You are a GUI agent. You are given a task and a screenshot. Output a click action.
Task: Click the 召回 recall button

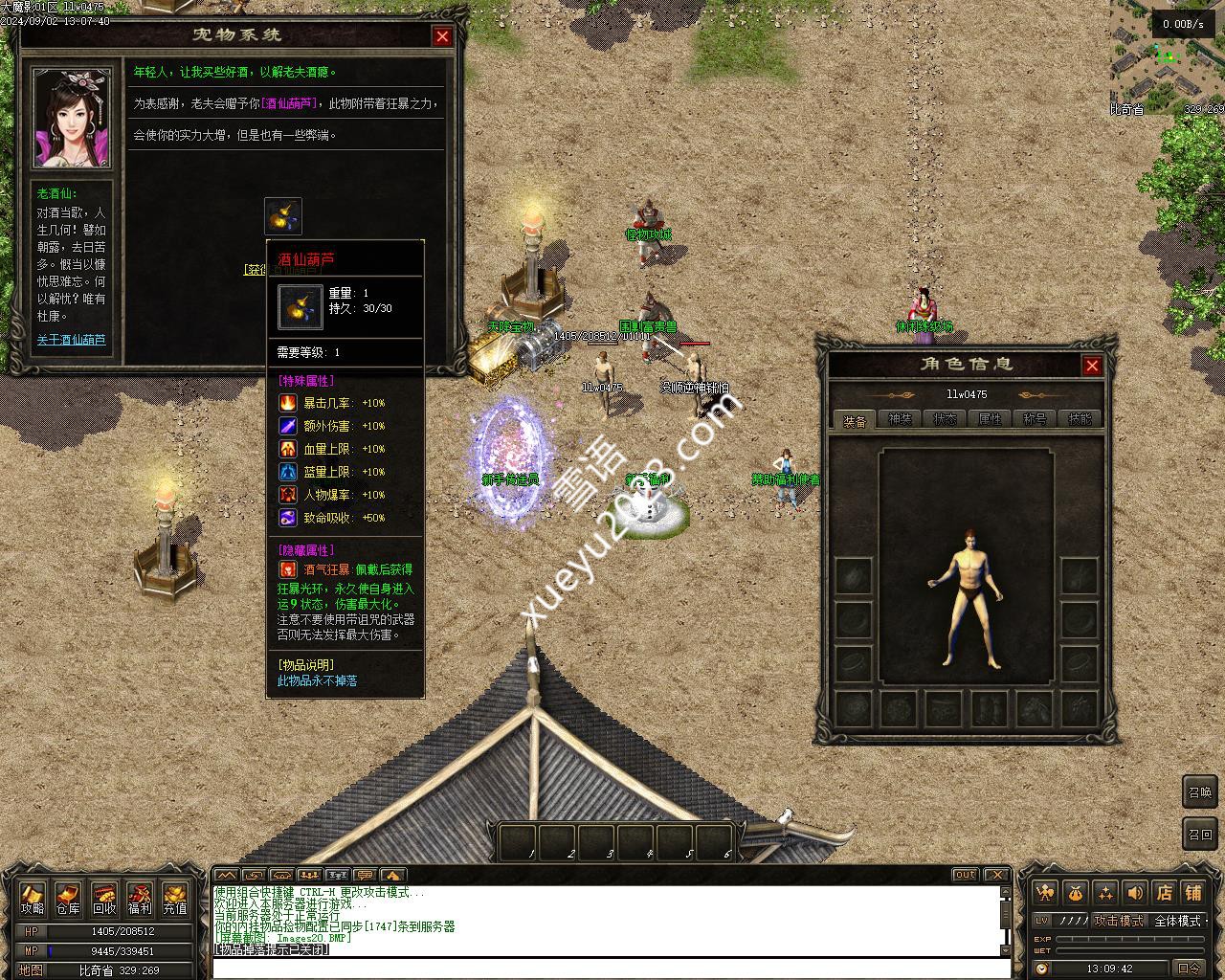(1200, 834)
